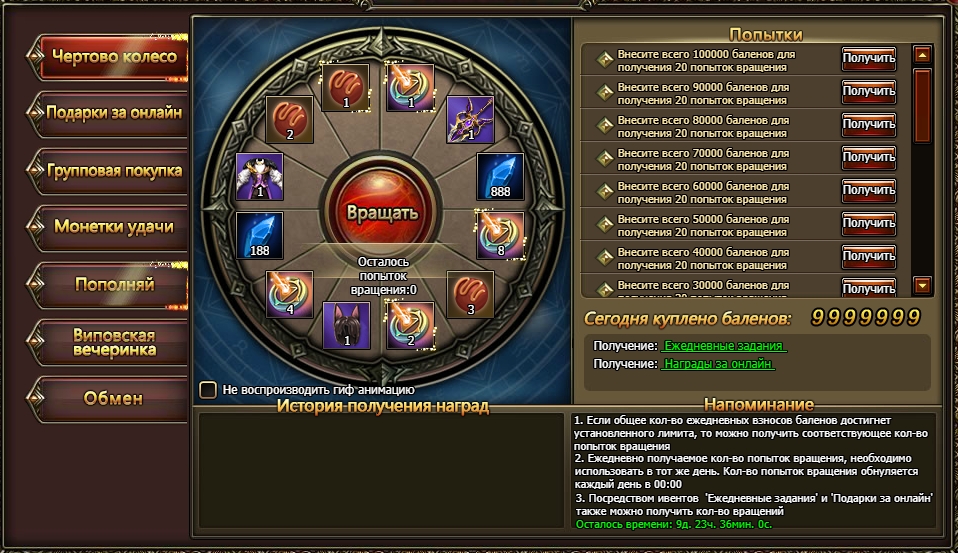Image resolution: width=958 pixels, height=553 pixels.
Task: Claim the 100000 баленов reward with Получить
Action: (x=868, y=59)
